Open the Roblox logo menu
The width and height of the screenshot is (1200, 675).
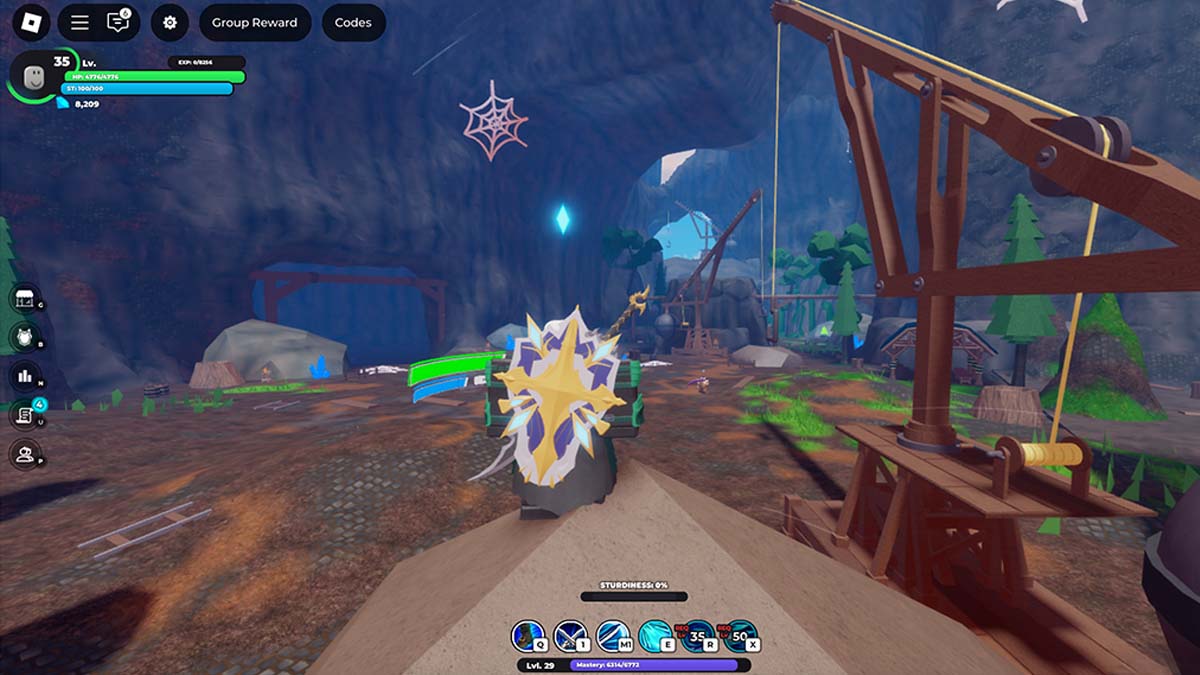click(31, 22)
